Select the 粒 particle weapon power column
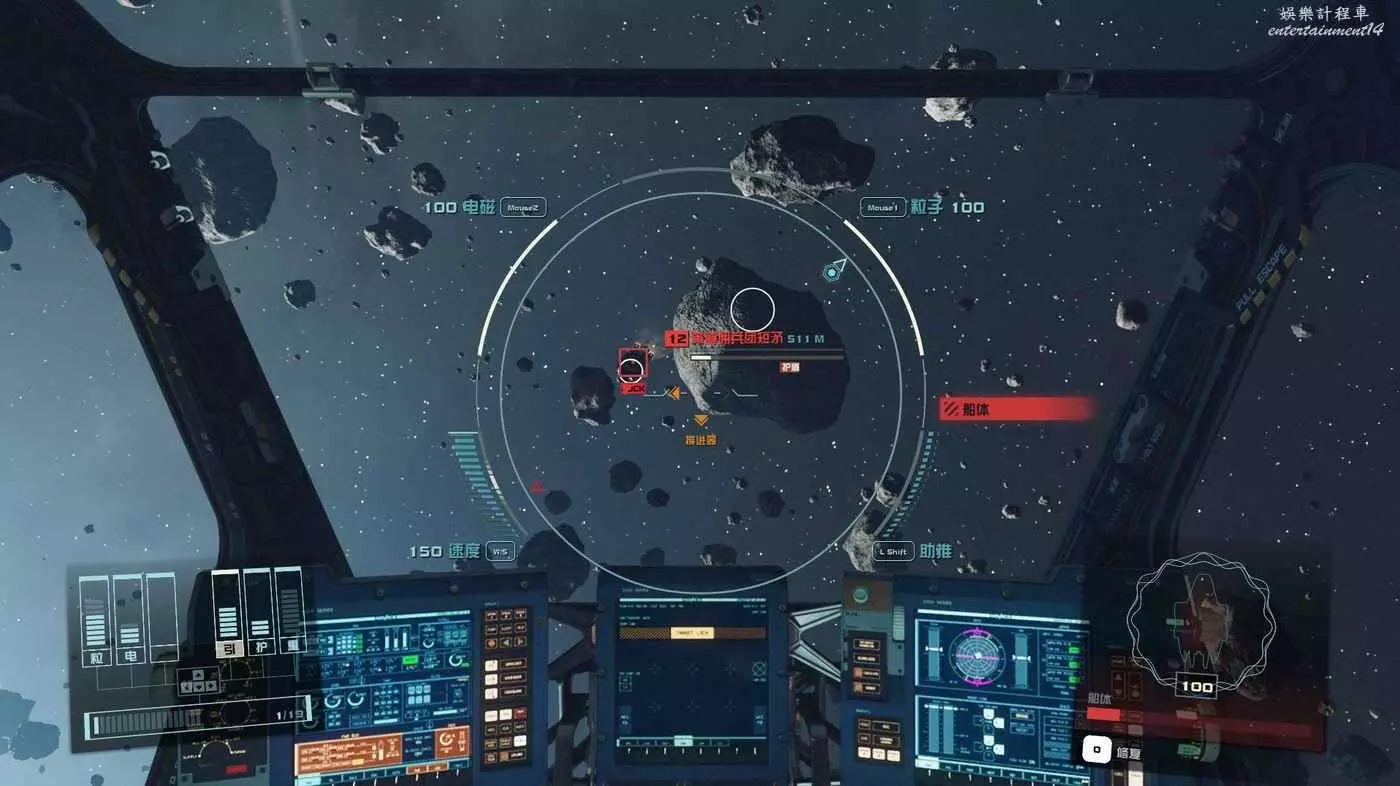Viewport: 1400px width, 786px height. (x=98, y=615)
